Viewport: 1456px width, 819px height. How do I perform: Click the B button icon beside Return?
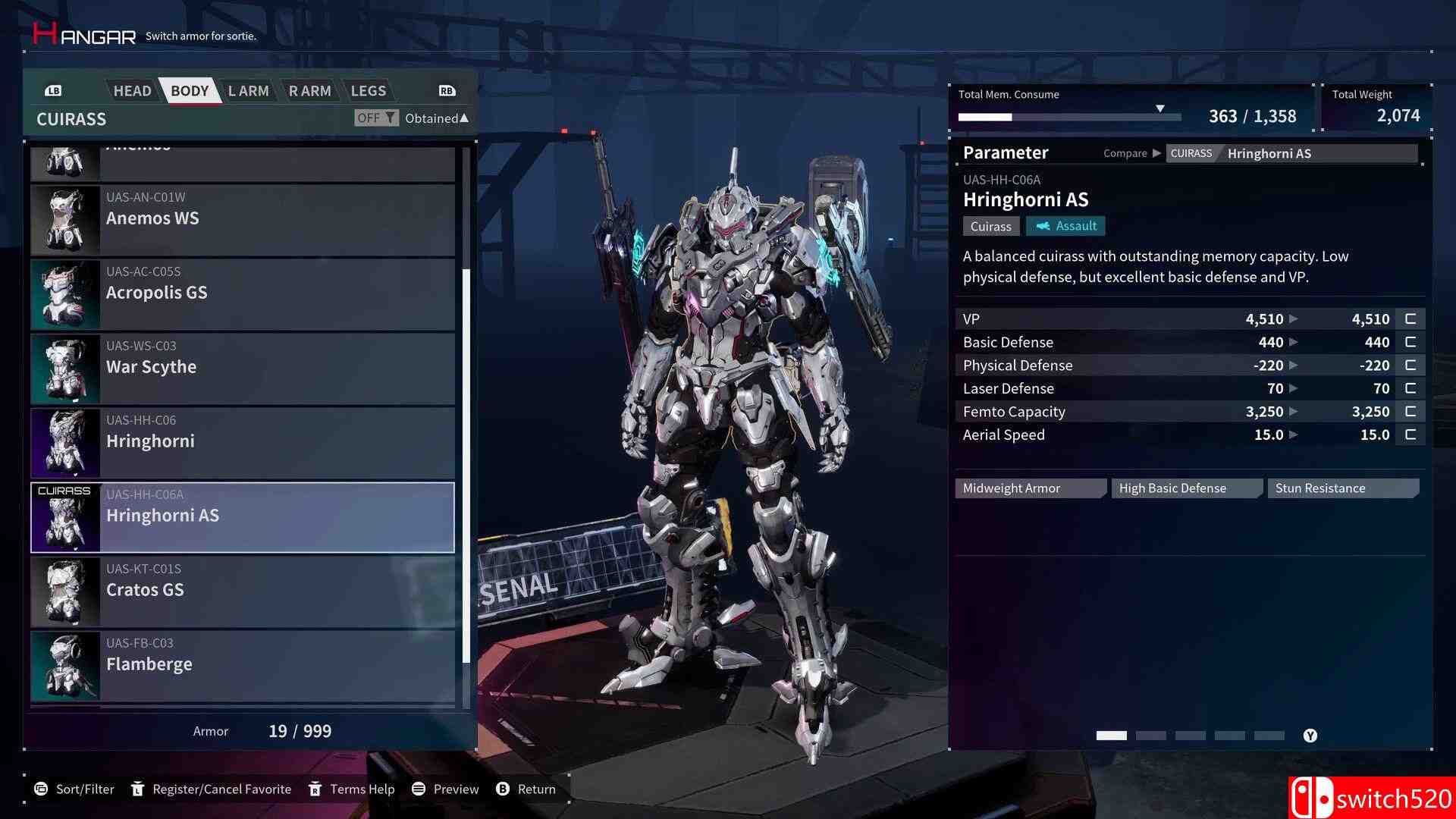pos(502,789)
